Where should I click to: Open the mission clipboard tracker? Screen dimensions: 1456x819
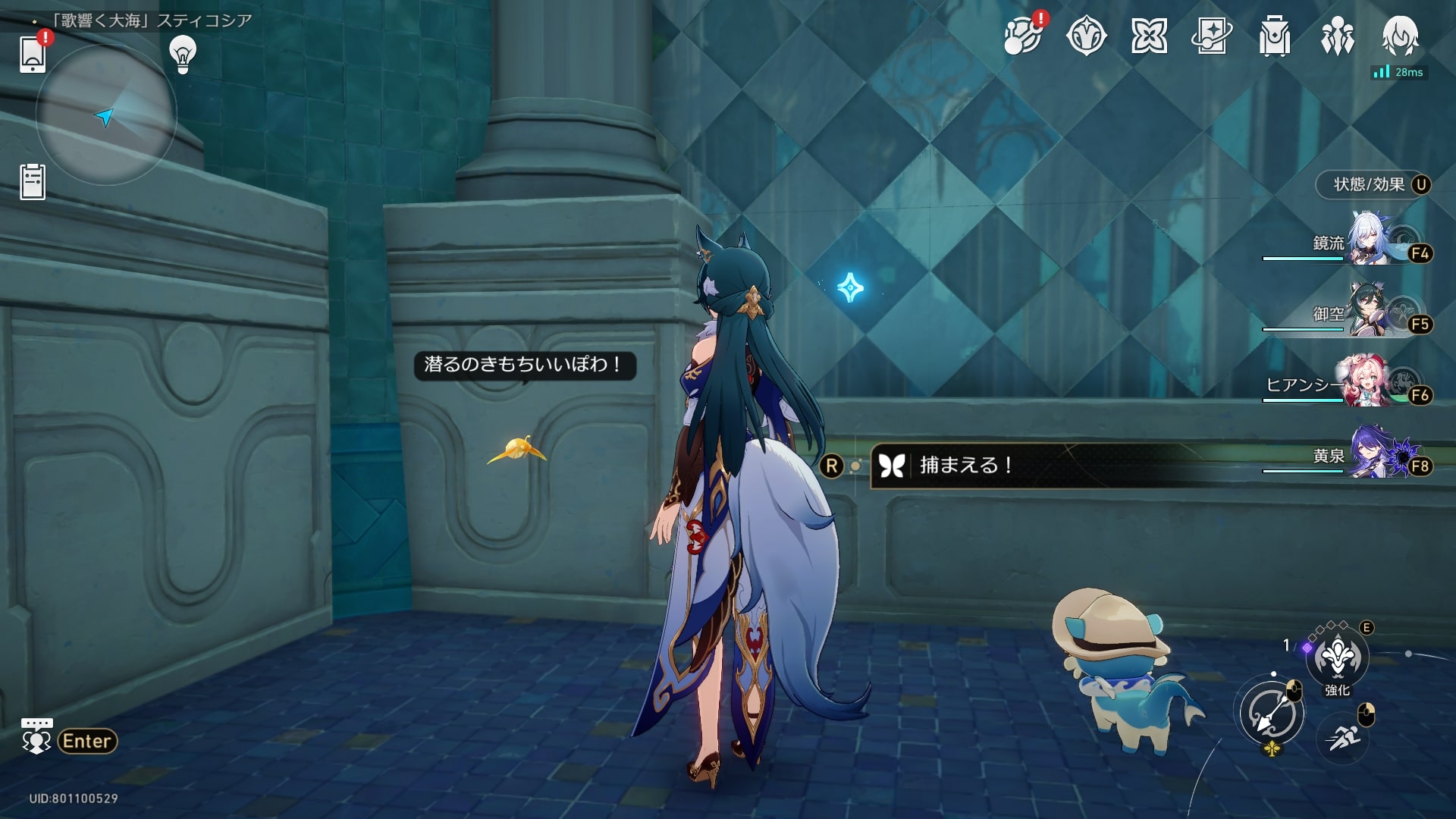pyautogui.click(x=33, y=182)
